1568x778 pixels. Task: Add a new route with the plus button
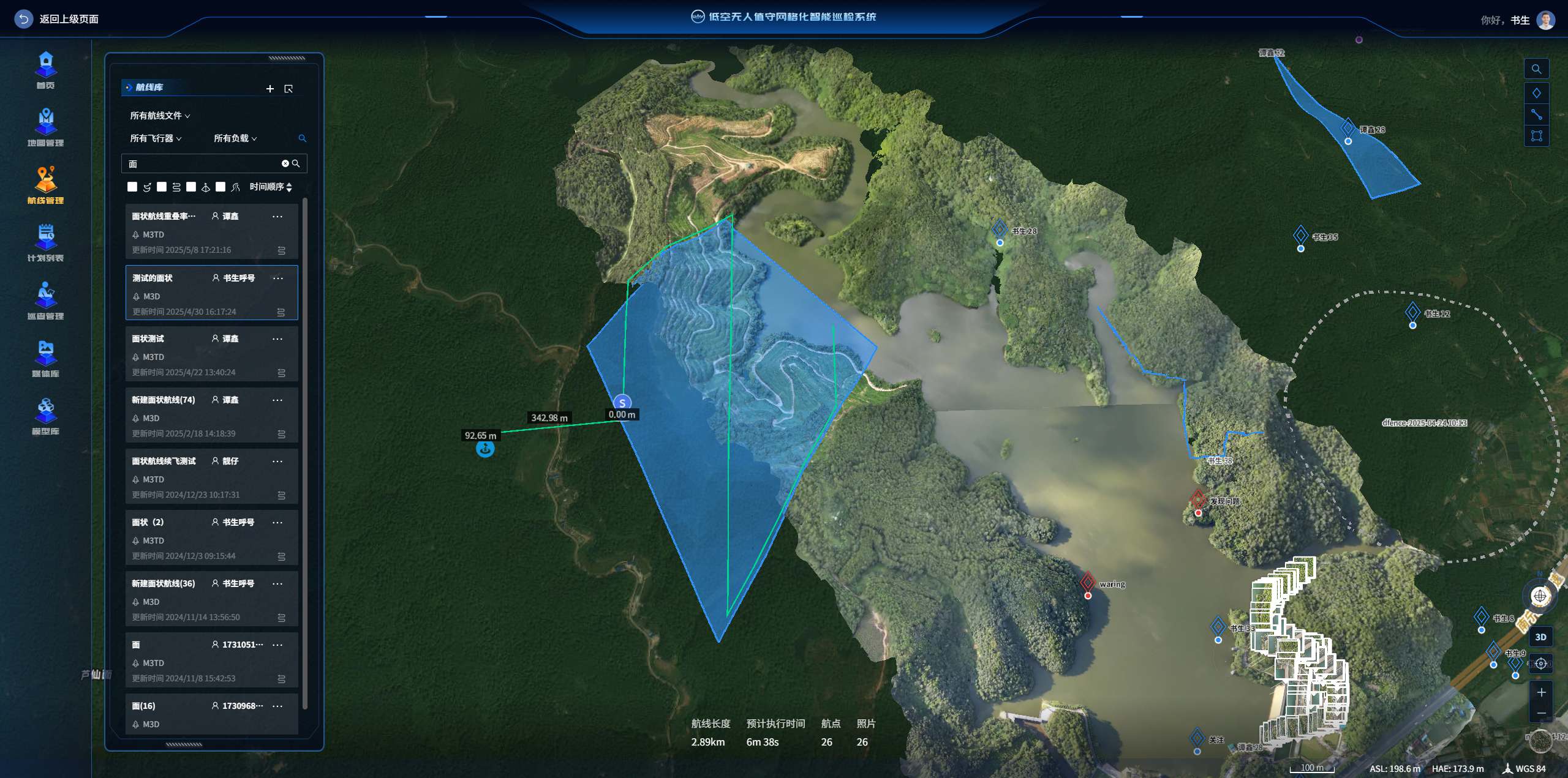(270, 89)
